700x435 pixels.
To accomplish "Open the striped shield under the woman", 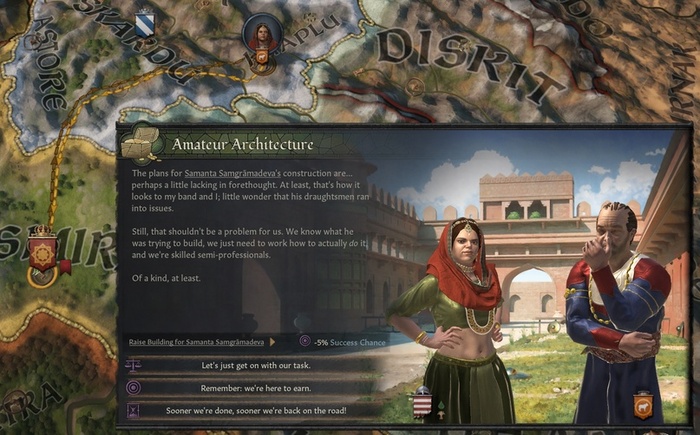I will (421, 405).
